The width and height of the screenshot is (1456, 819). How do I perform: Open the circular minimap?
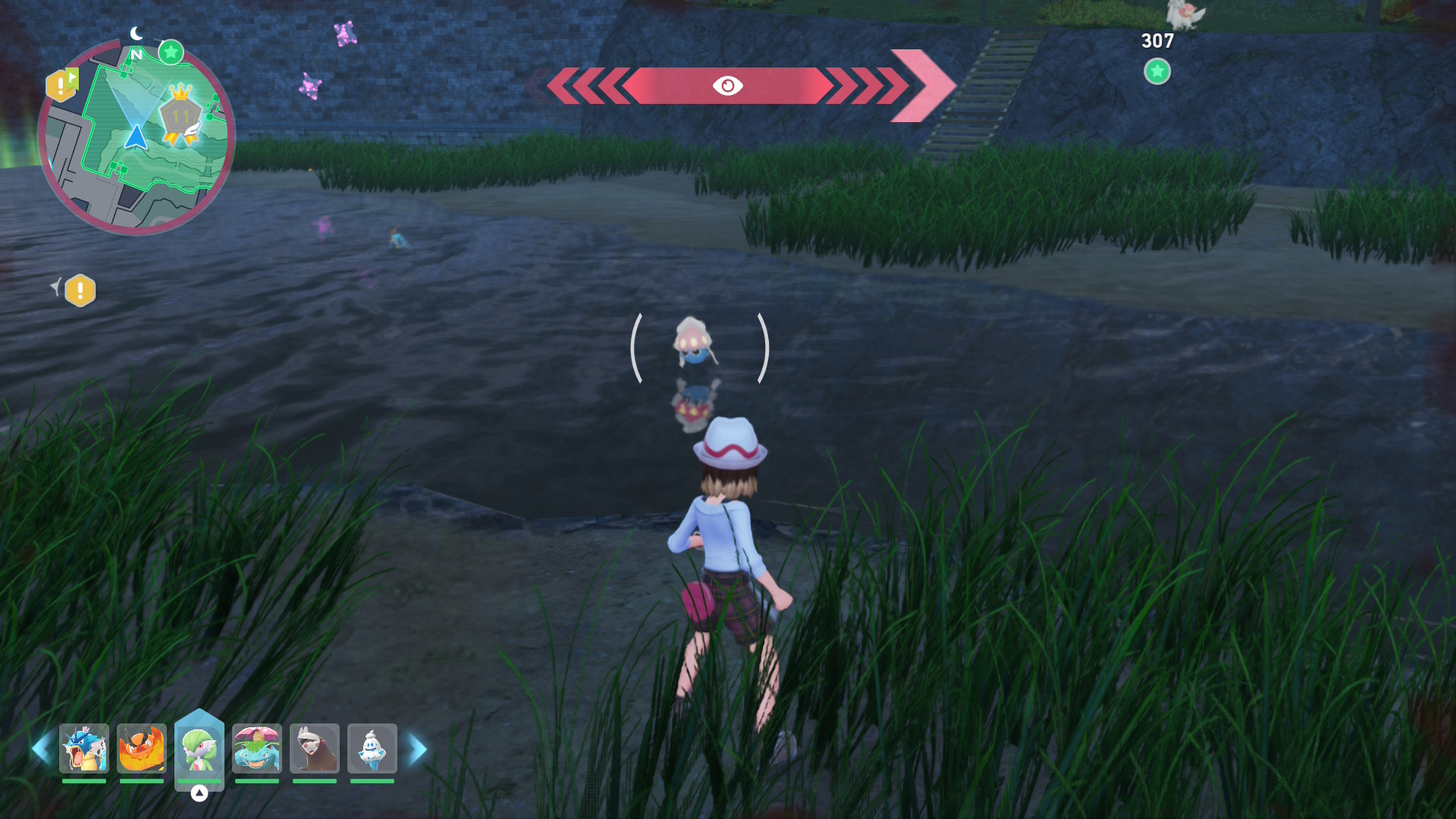click(x=136, y=138)
